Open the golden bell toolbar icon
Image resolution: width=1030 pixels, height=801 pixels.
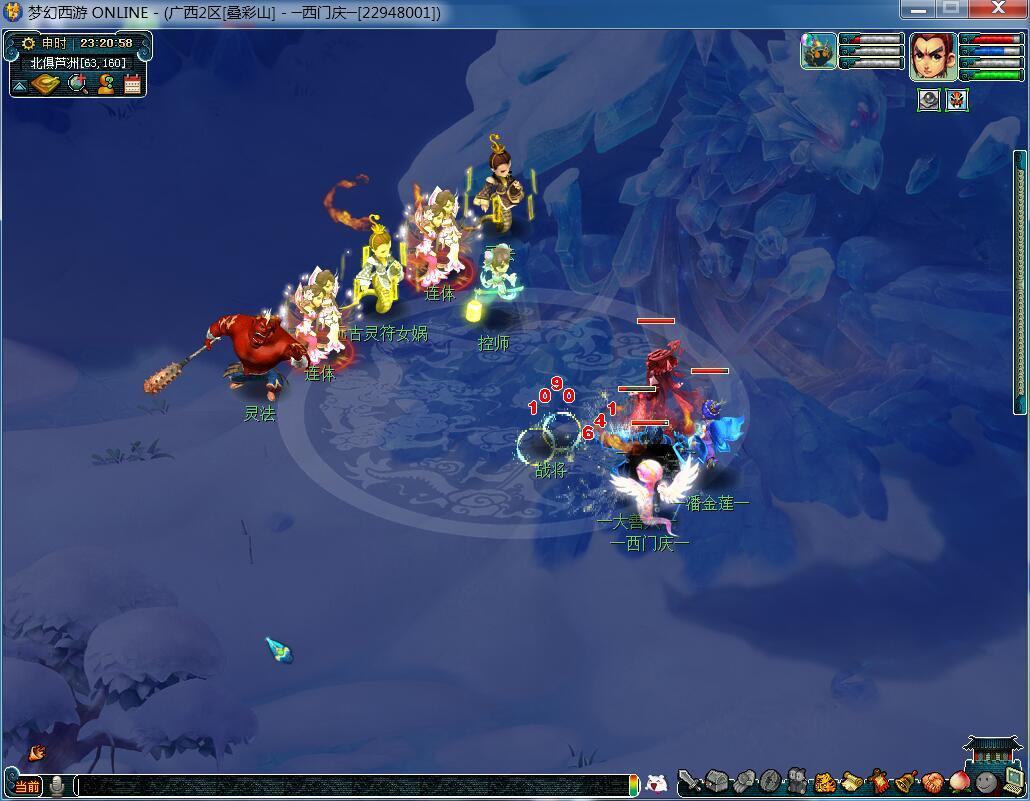[906, 782]
